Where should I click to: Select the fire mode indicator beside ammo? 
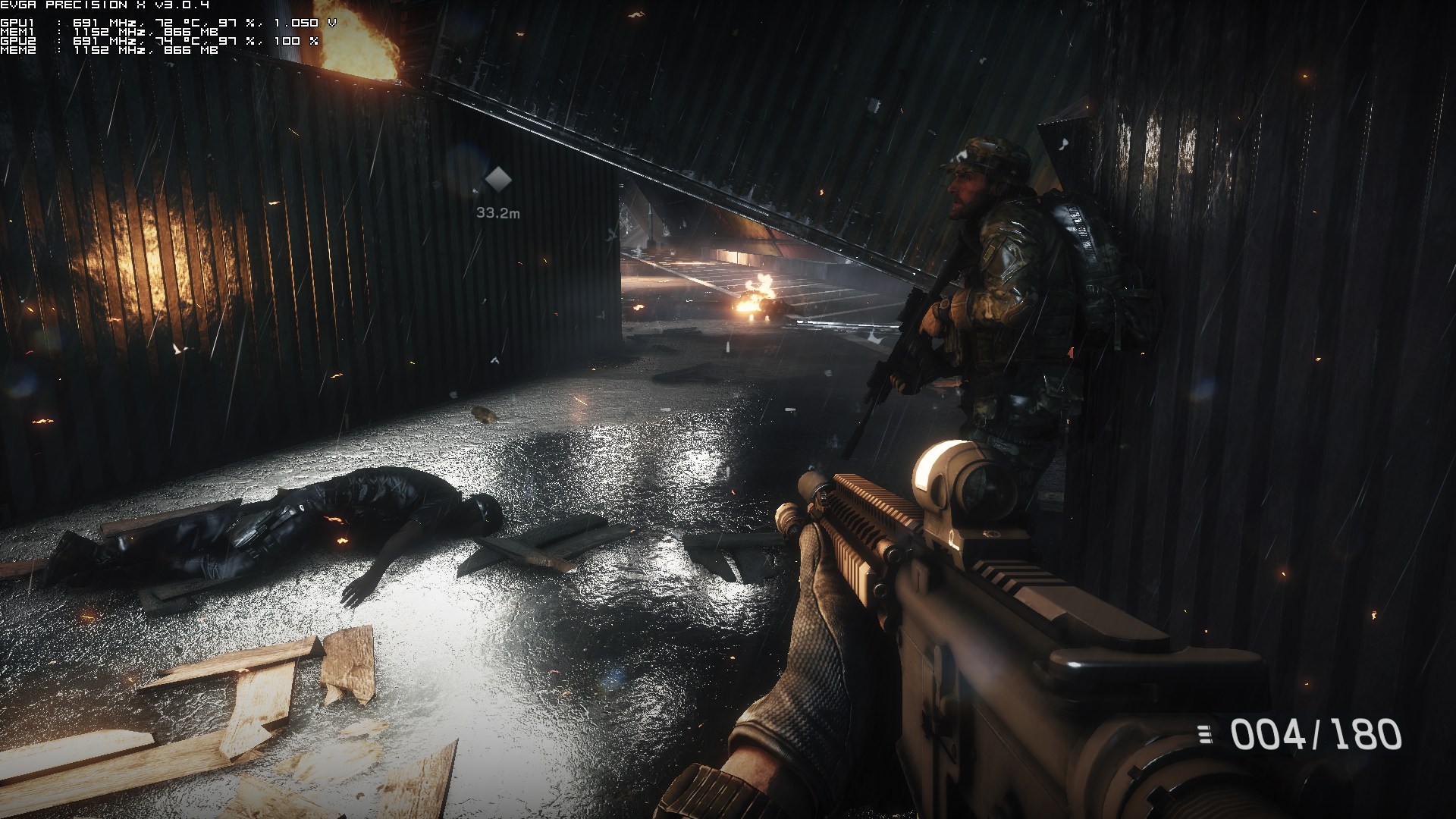pyautogui.click(x=1203, y=733)
